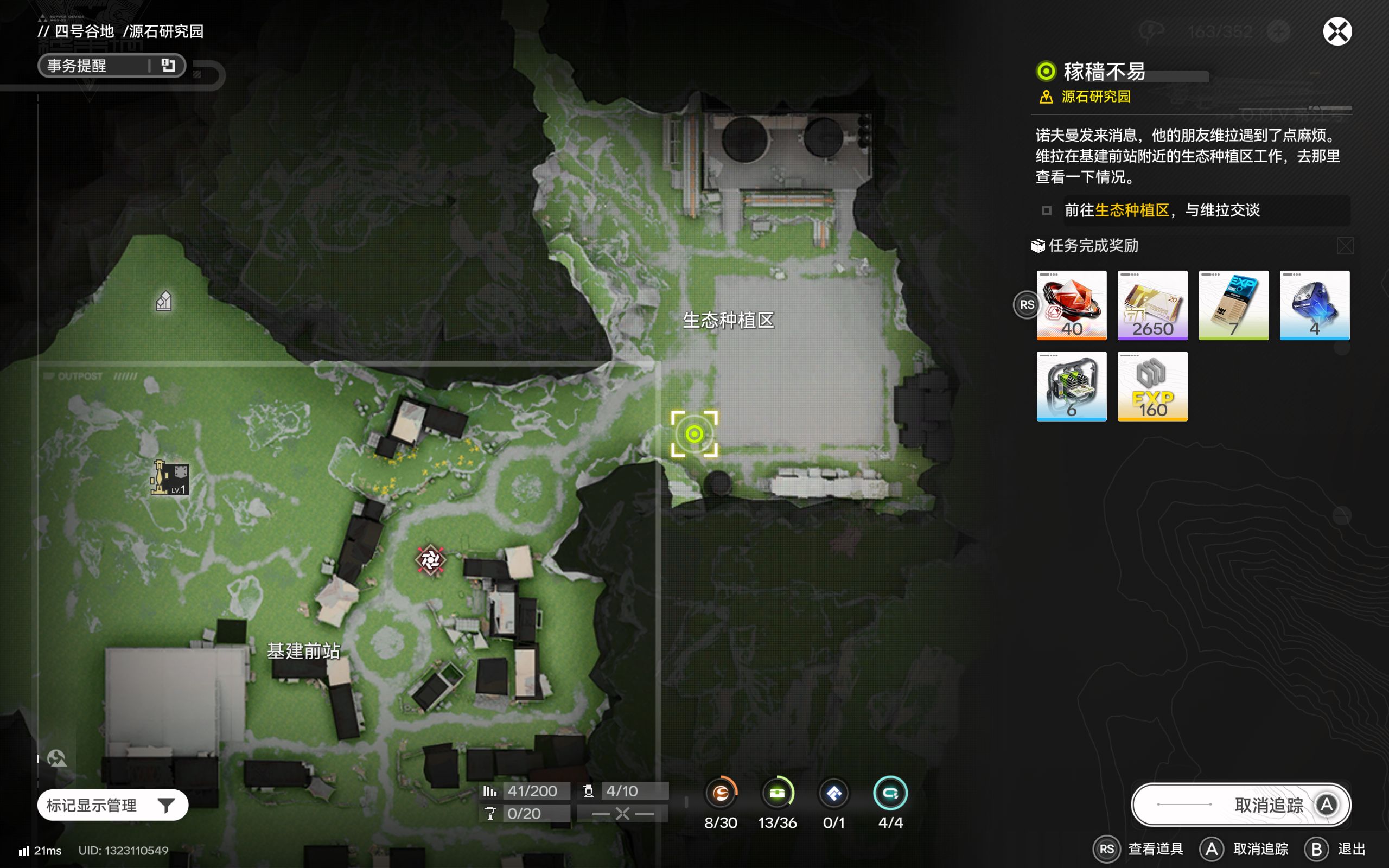
Task: Select the blue crystal reward (4)
Action: (1314, 305)
